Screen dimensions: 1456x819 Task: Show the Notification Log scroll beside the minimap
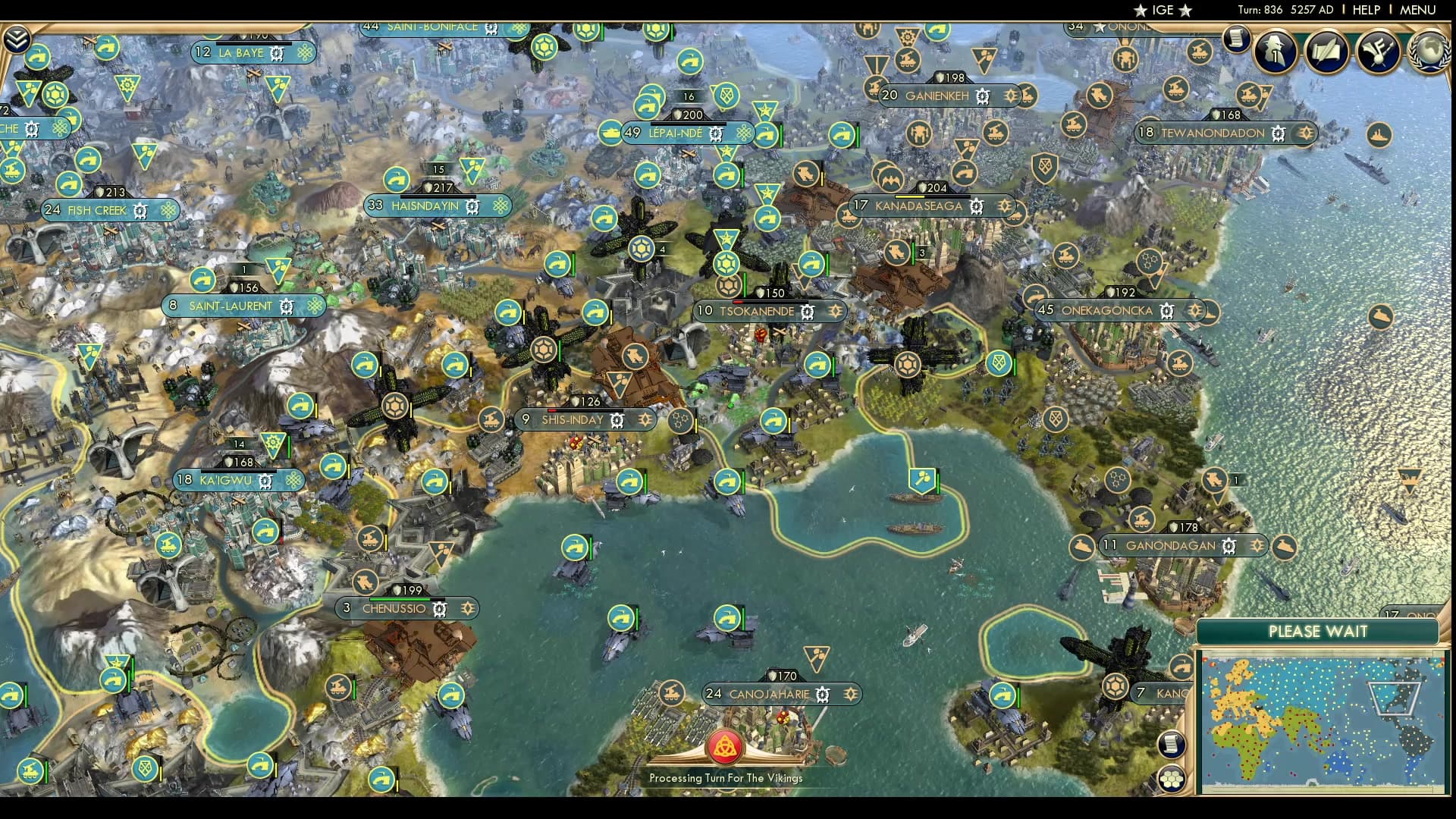tap(1171, 744)
